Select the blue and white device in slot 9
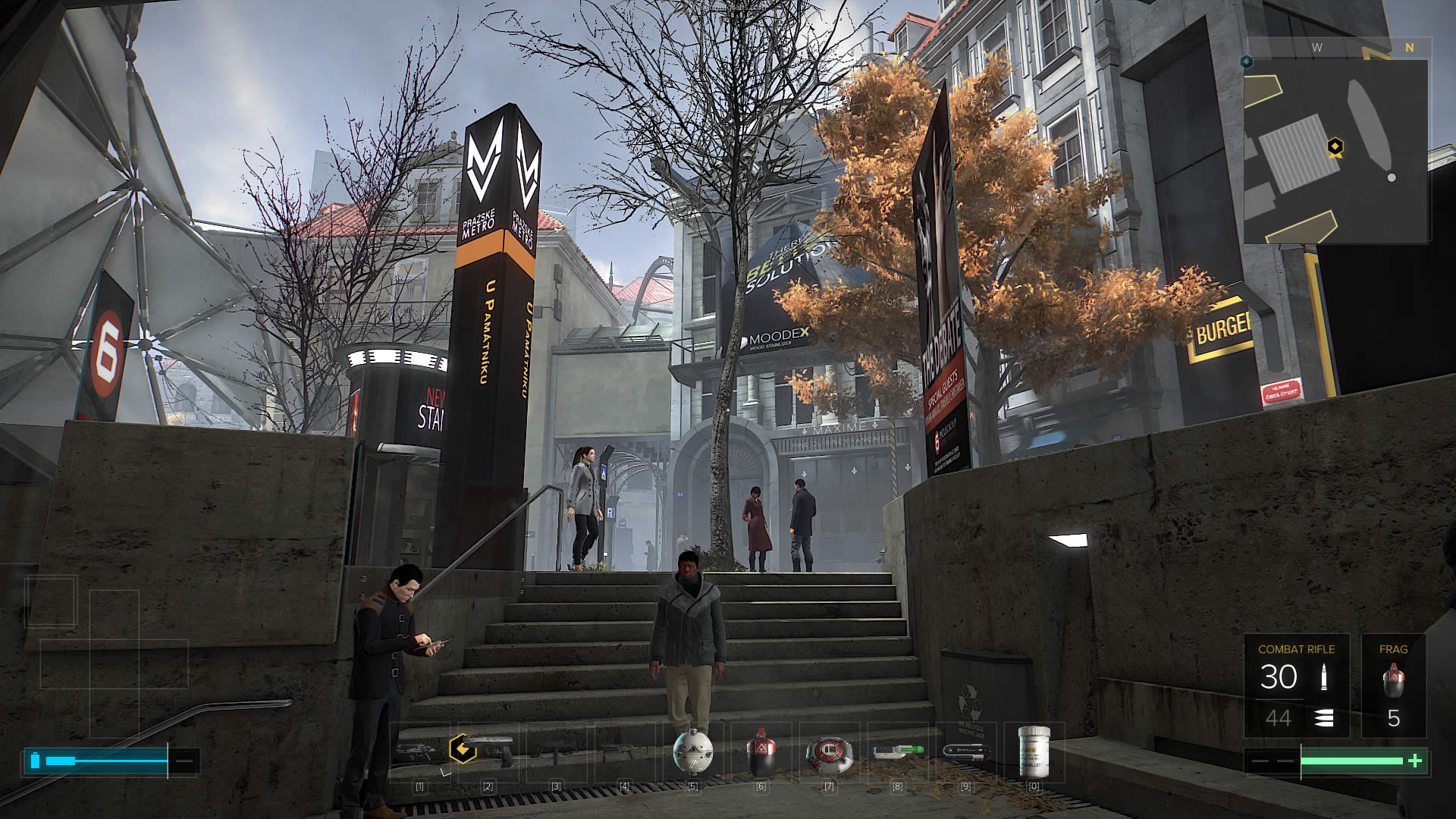 coord(965,752)
